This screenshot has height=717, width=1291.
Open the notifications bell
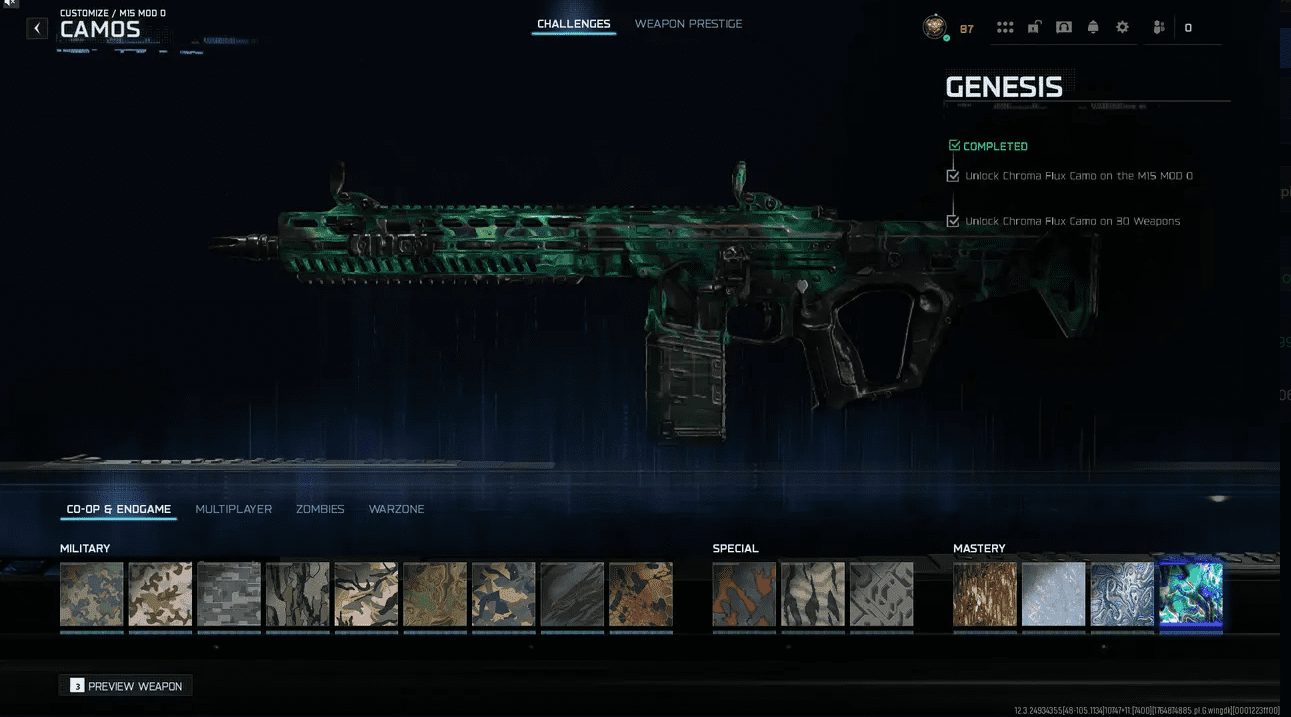click(1093, 28)
